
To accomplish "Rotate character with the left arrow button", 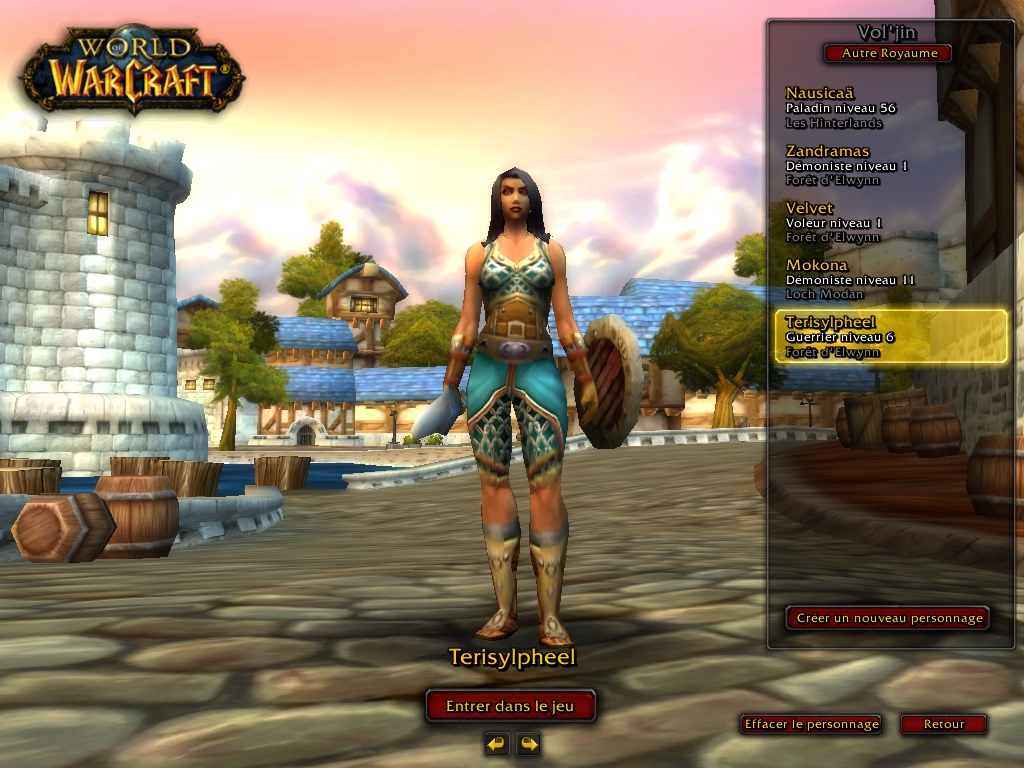I will point(497,743).
